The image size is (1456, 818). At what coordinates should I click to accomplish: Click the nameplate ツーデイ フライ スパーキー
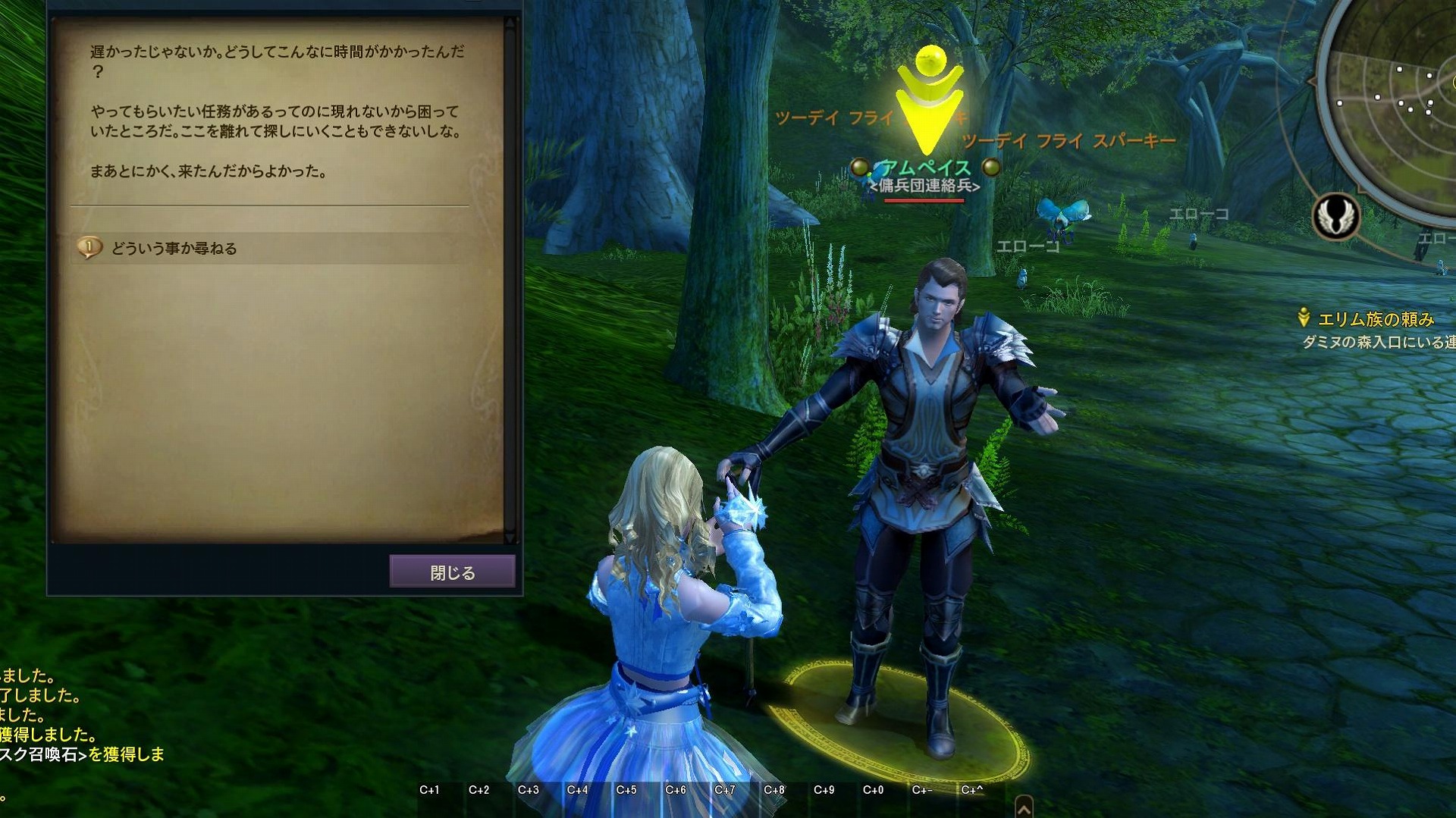(x=1068, y=139)
